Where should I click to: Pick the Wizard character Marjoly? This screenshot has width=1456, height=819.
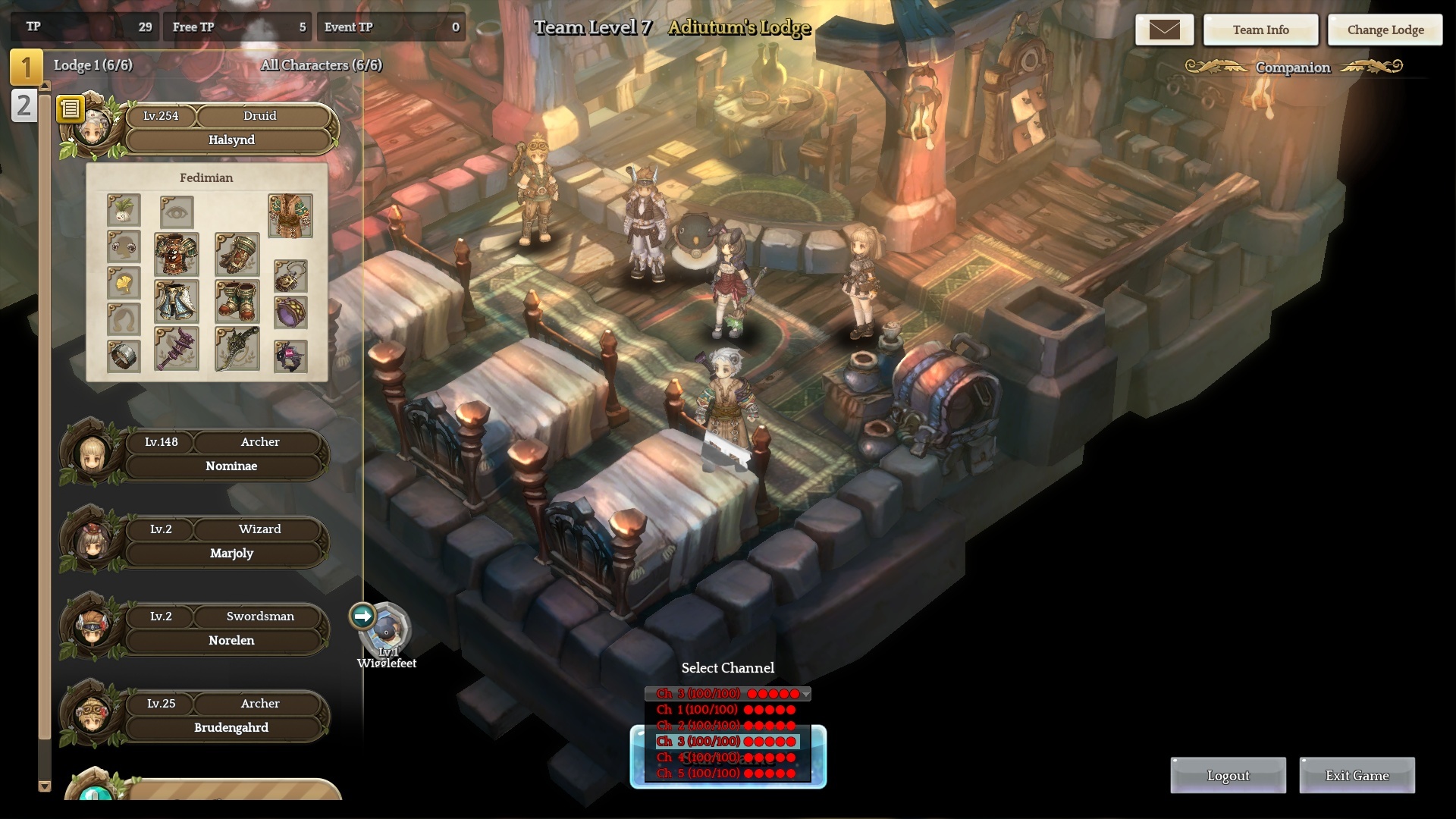point(231,554)
